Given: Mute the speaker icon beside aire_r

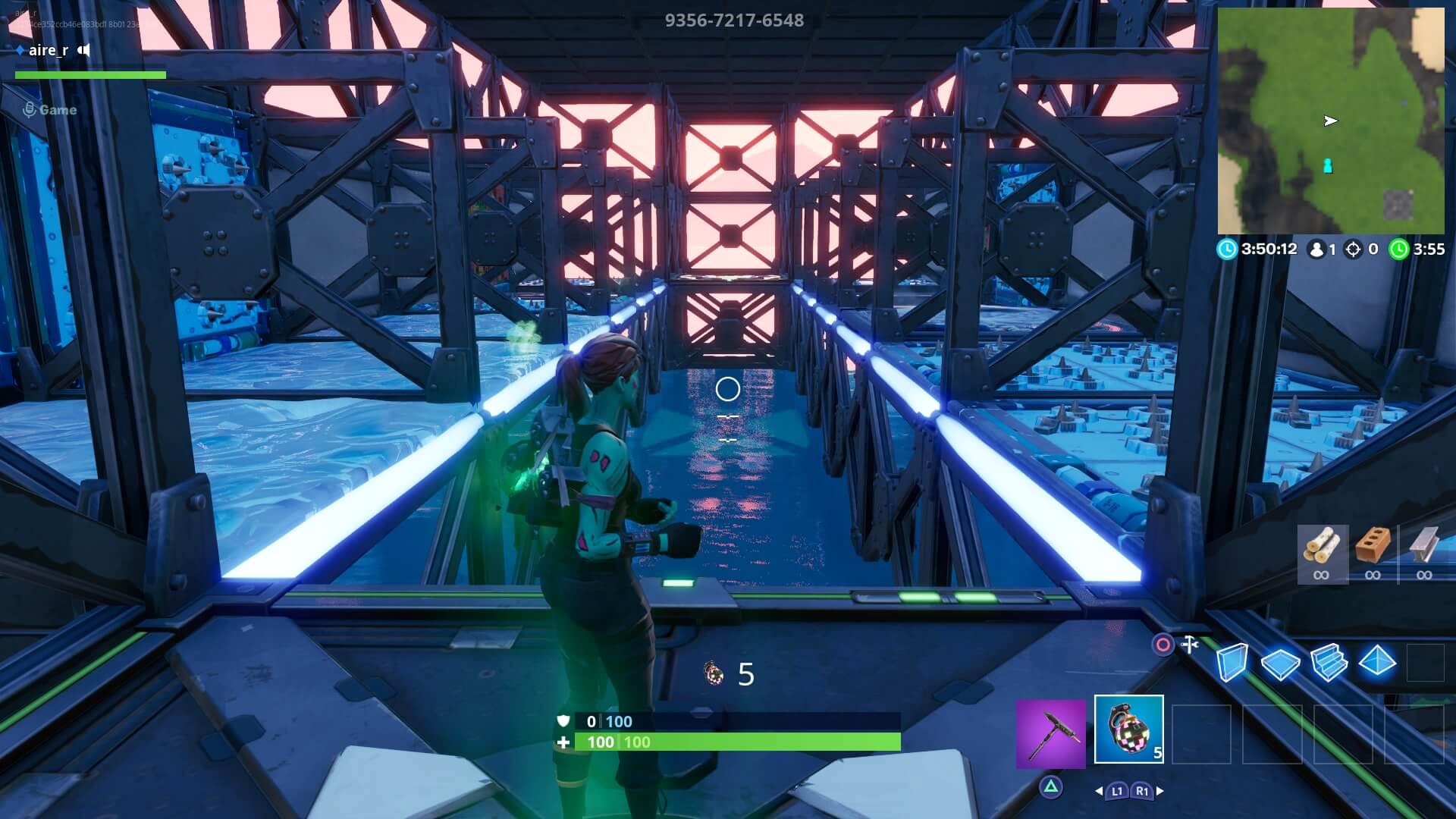Looking at the screenshot, I should [x=85, y=51].
